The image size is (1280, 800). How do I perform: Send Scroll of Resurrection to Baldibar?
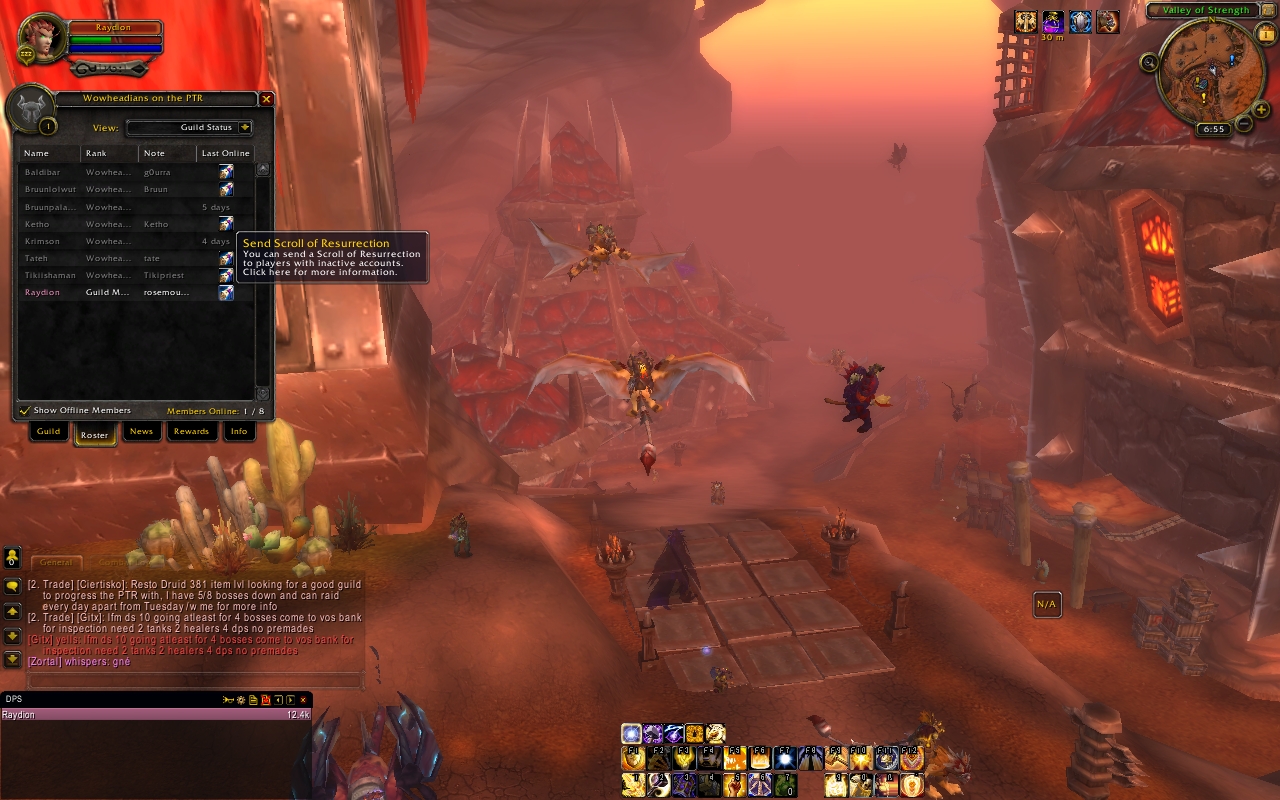(x=227, y=173)
